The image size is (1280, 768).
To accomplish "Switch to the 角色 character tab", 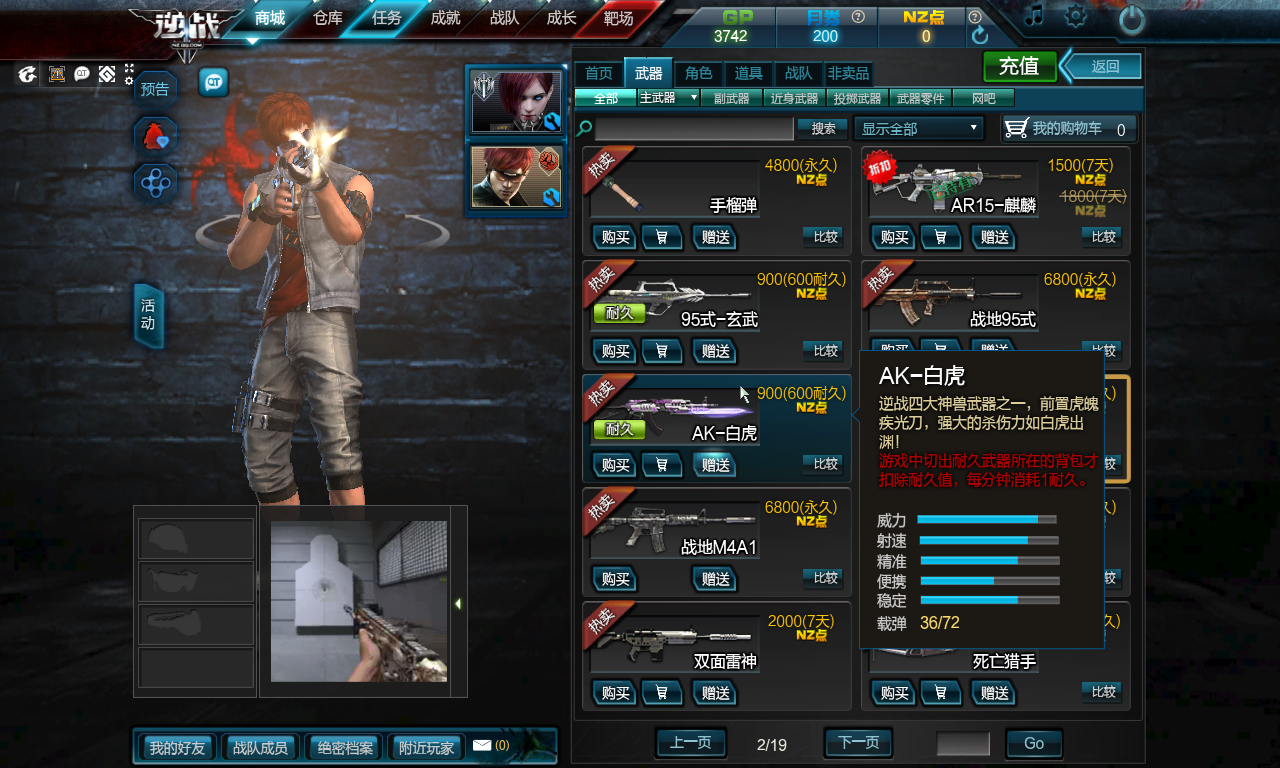I will [698, 73].
